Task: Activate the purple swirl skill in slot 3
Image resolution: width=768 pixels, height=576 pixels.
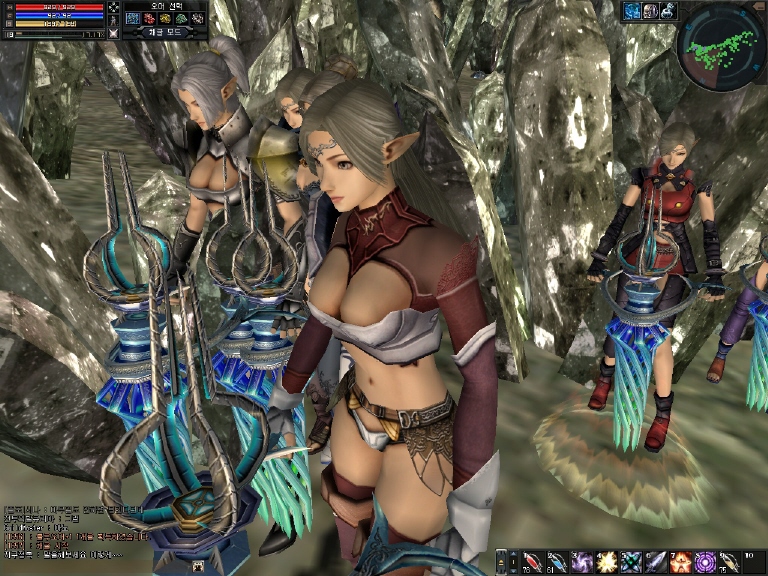Action: pos(581,561)
